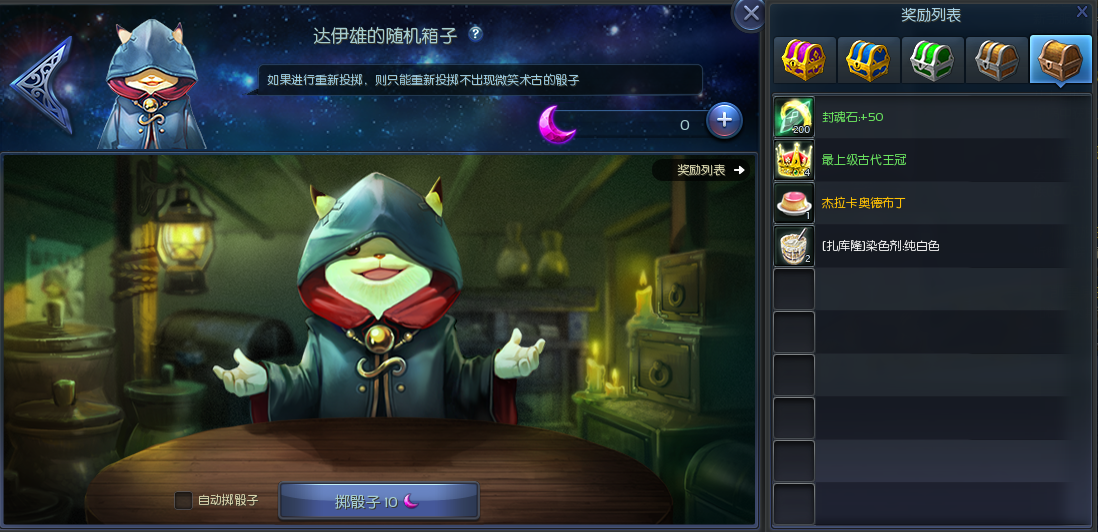This screenshot has height=532, width=1098.
Task: Add moon currency with the plus button
Action: (x=724, y=122)
